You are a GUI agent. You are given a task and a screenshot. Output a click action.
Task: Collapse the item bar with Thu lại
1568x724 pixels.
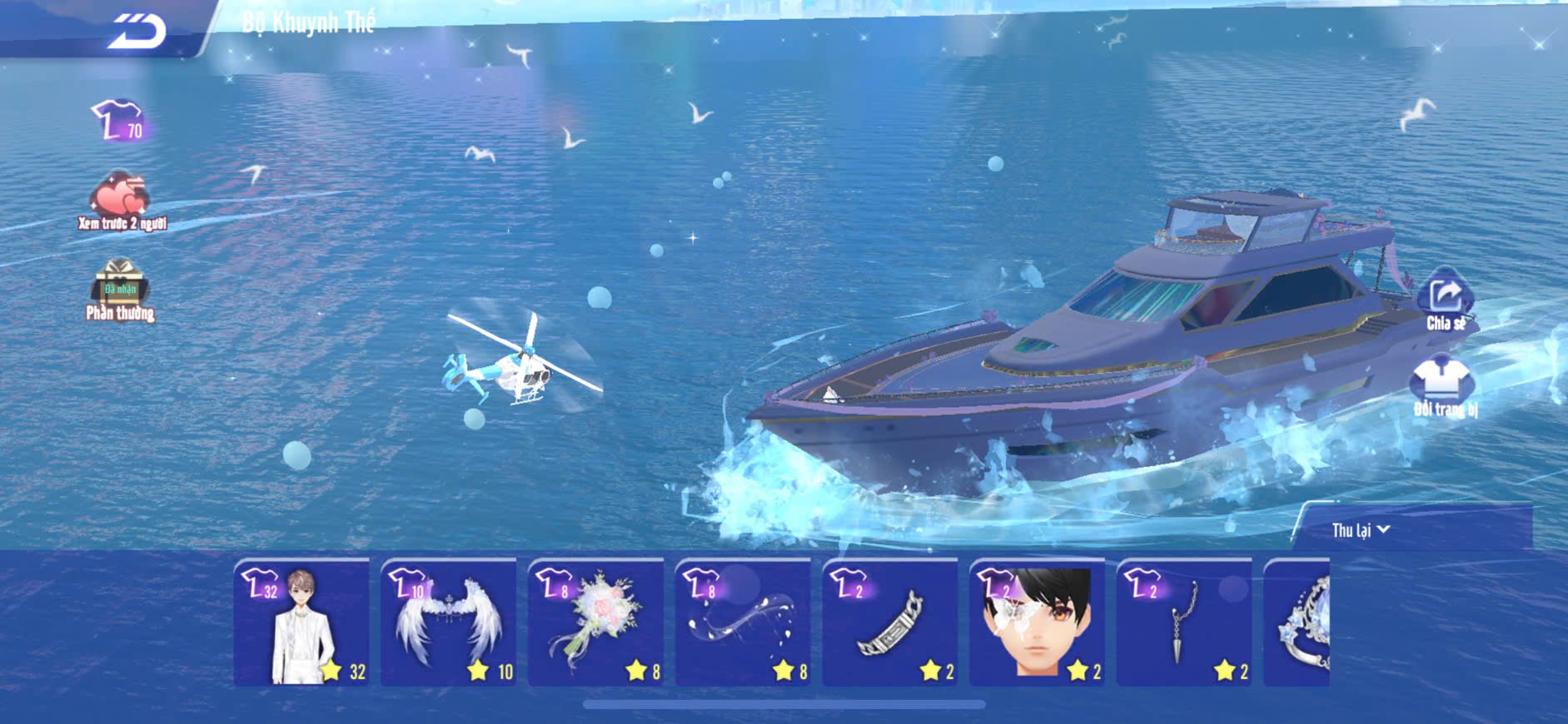(x=1361, y=530)
